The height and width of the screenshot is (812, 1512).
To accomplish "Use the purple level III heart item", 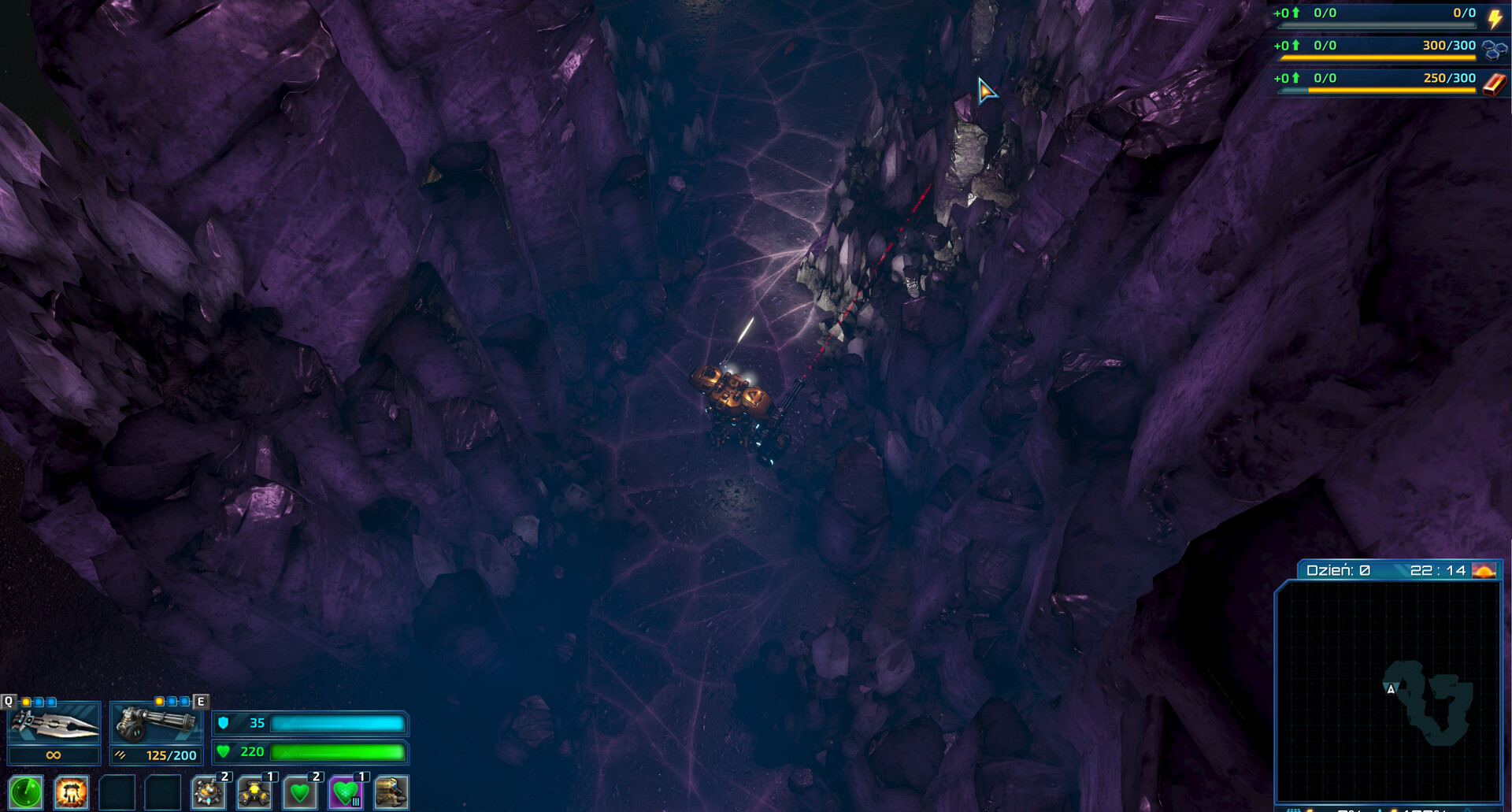I will [344, 795].
